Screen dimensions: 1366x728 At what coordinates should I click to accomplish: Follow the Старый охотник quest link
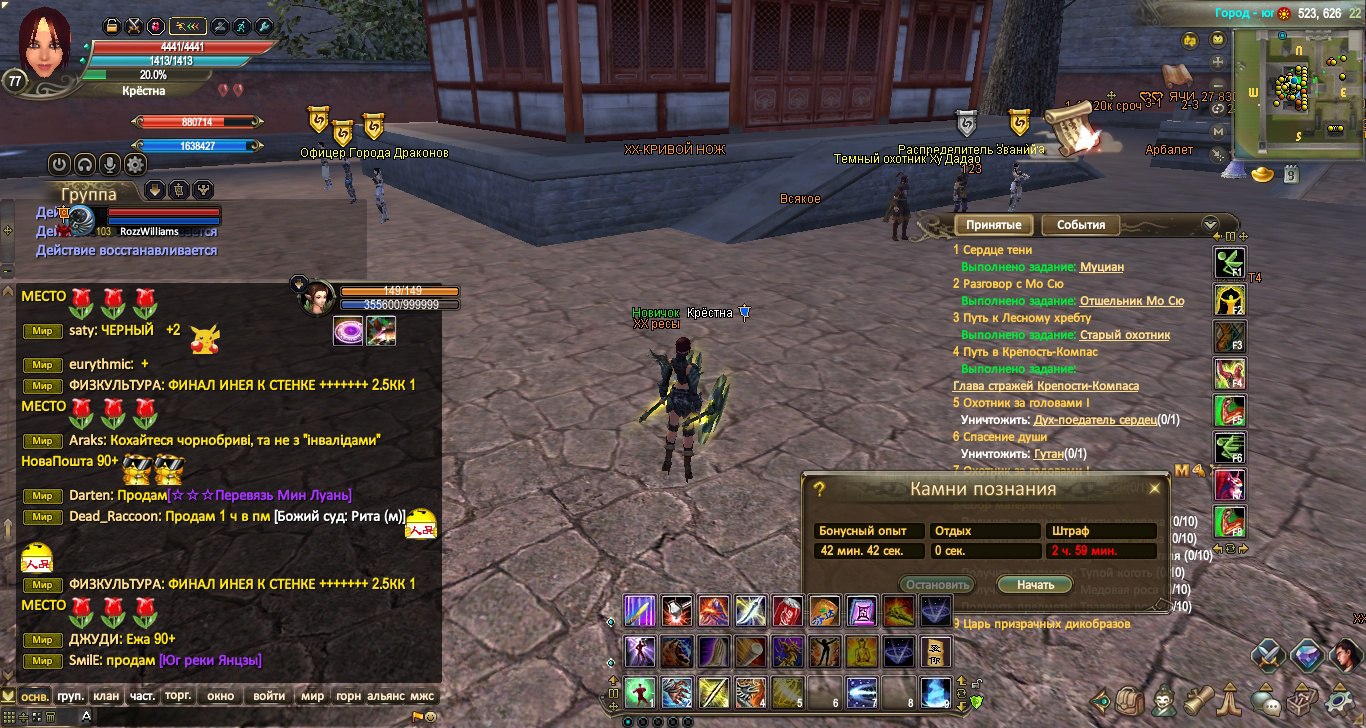click(1124, 335)
